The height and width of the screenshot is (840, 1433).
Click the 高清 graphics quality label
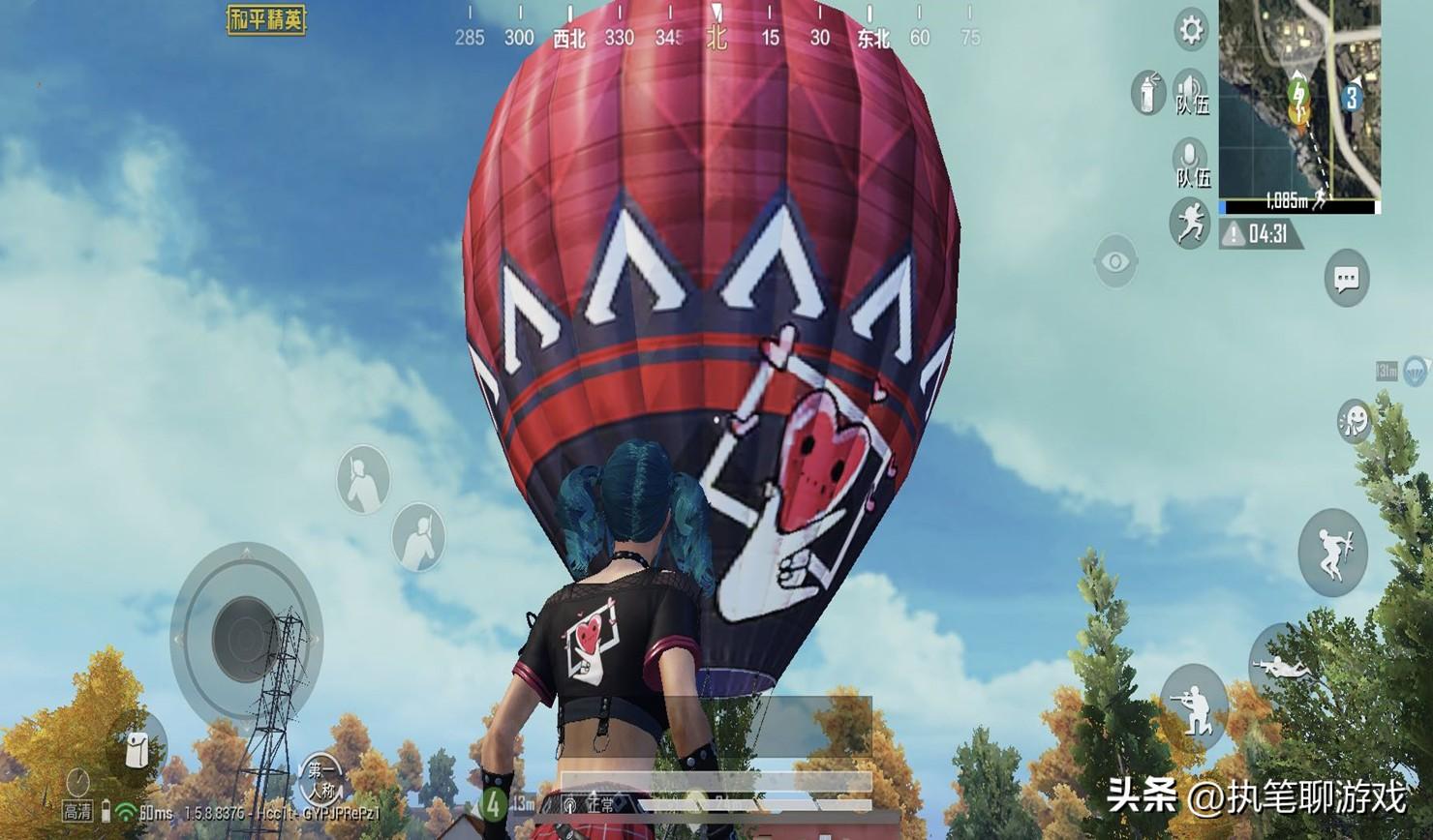coord(77,811)
